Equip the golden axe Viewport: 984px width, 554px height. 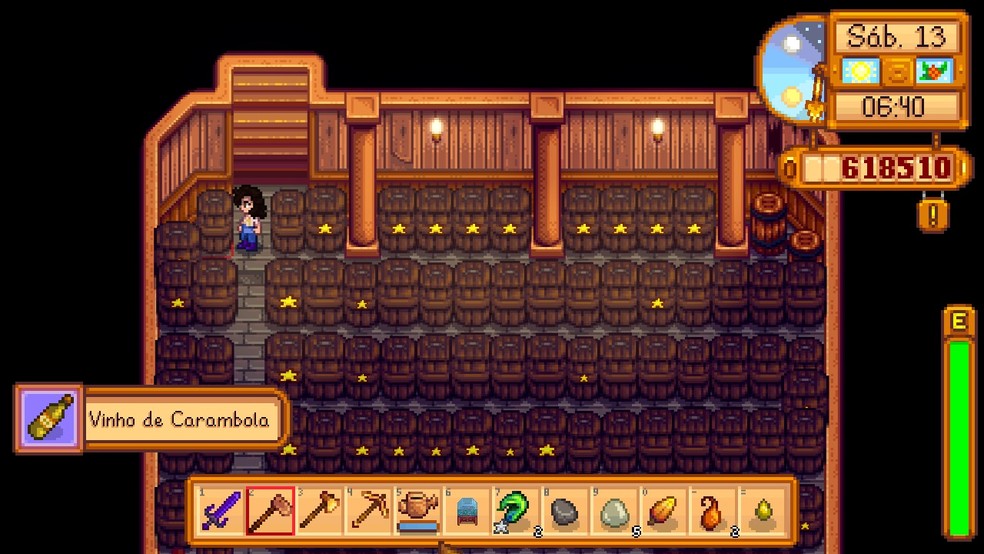319,512
